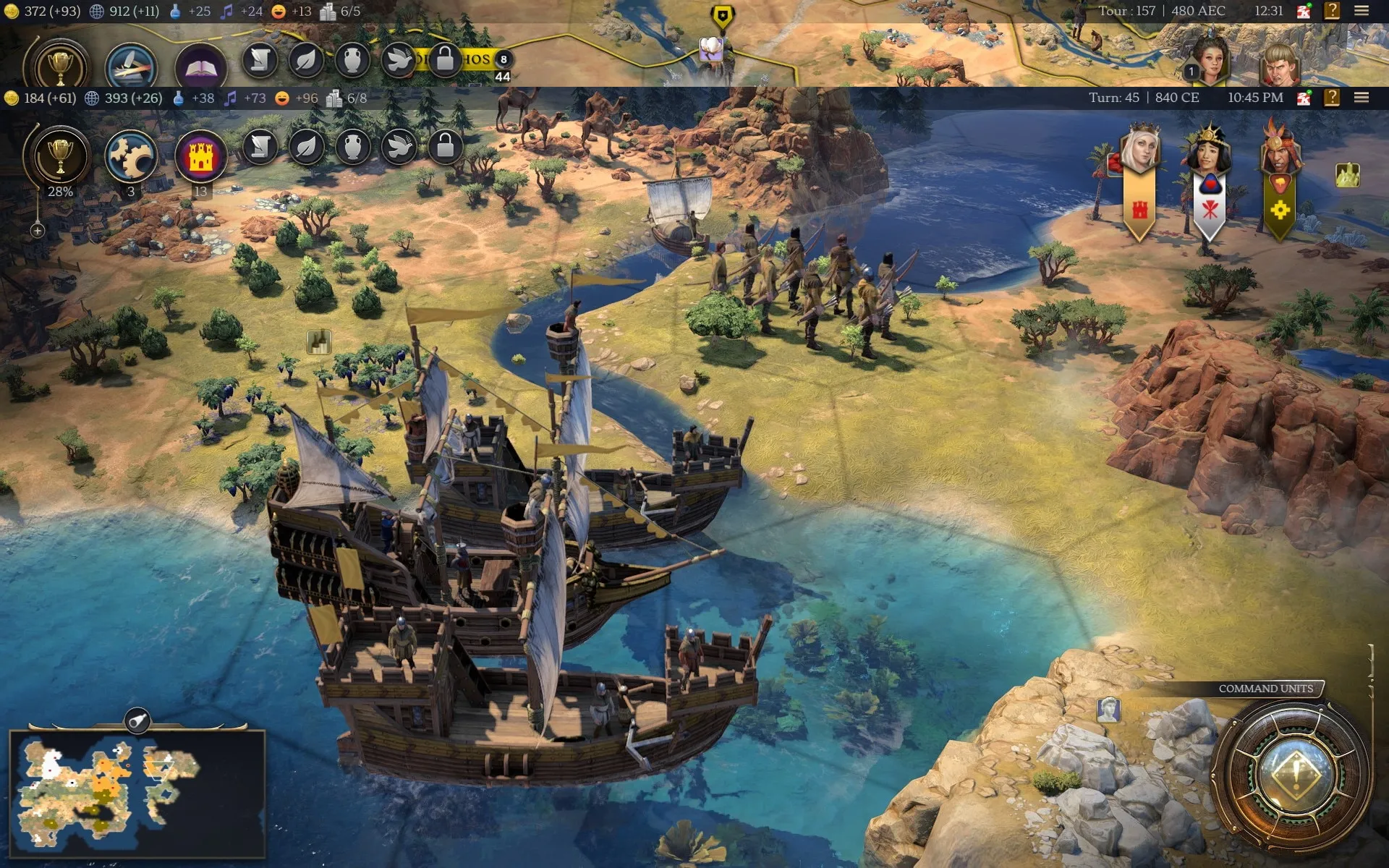Open the civics tree via the castle icon
This screenshot has height=868, width=1389.
[x=200, y=156]
